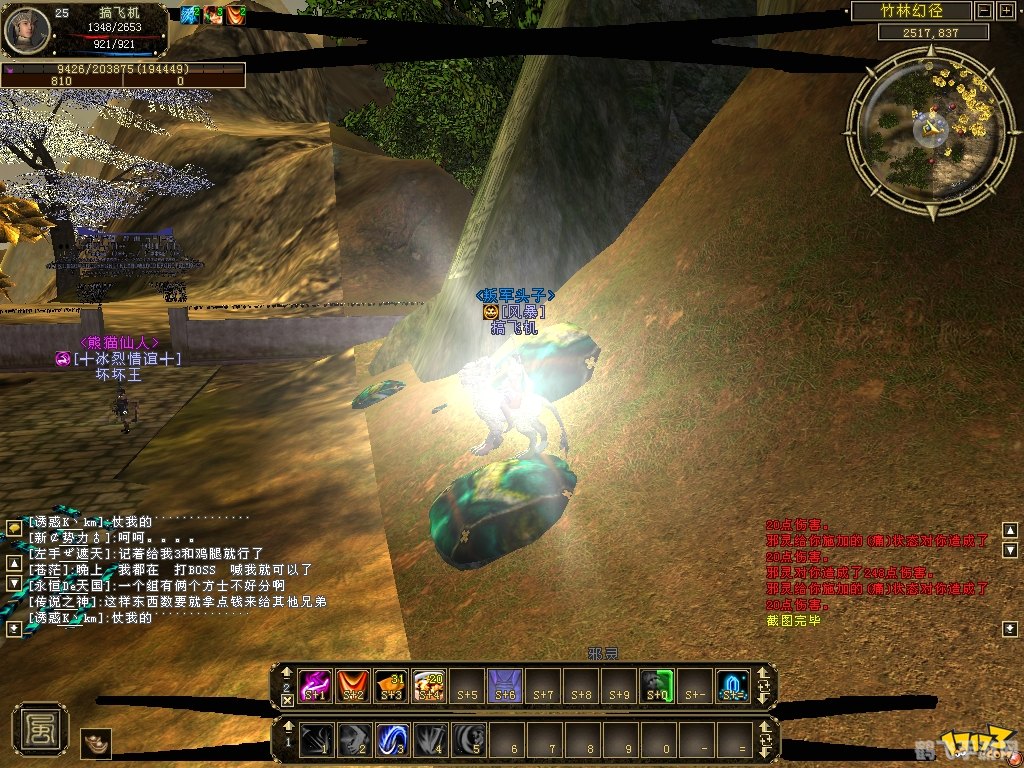Activate the green-edged icon in S+0
This screenshot has width=1024, height=768.
[657, 685]
